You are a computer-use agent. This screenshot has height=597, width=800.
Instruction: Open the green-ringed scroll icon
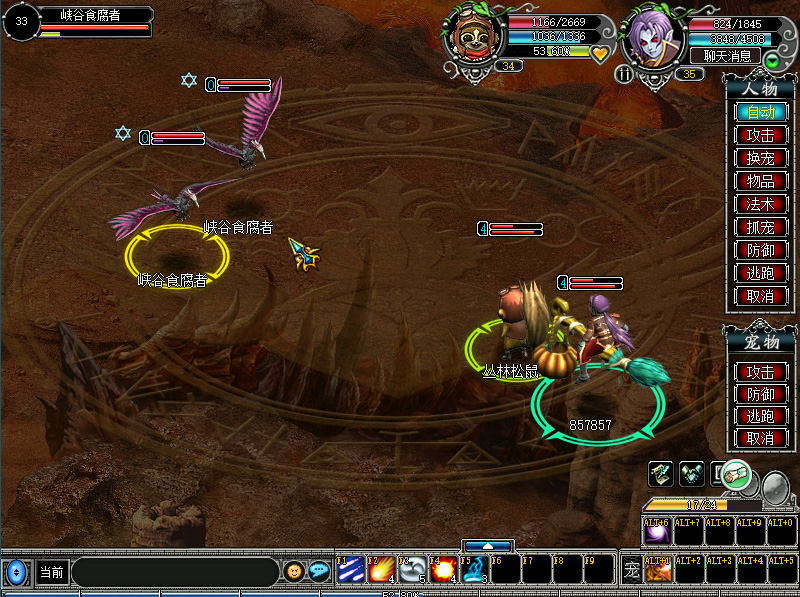tap(737, 473)
